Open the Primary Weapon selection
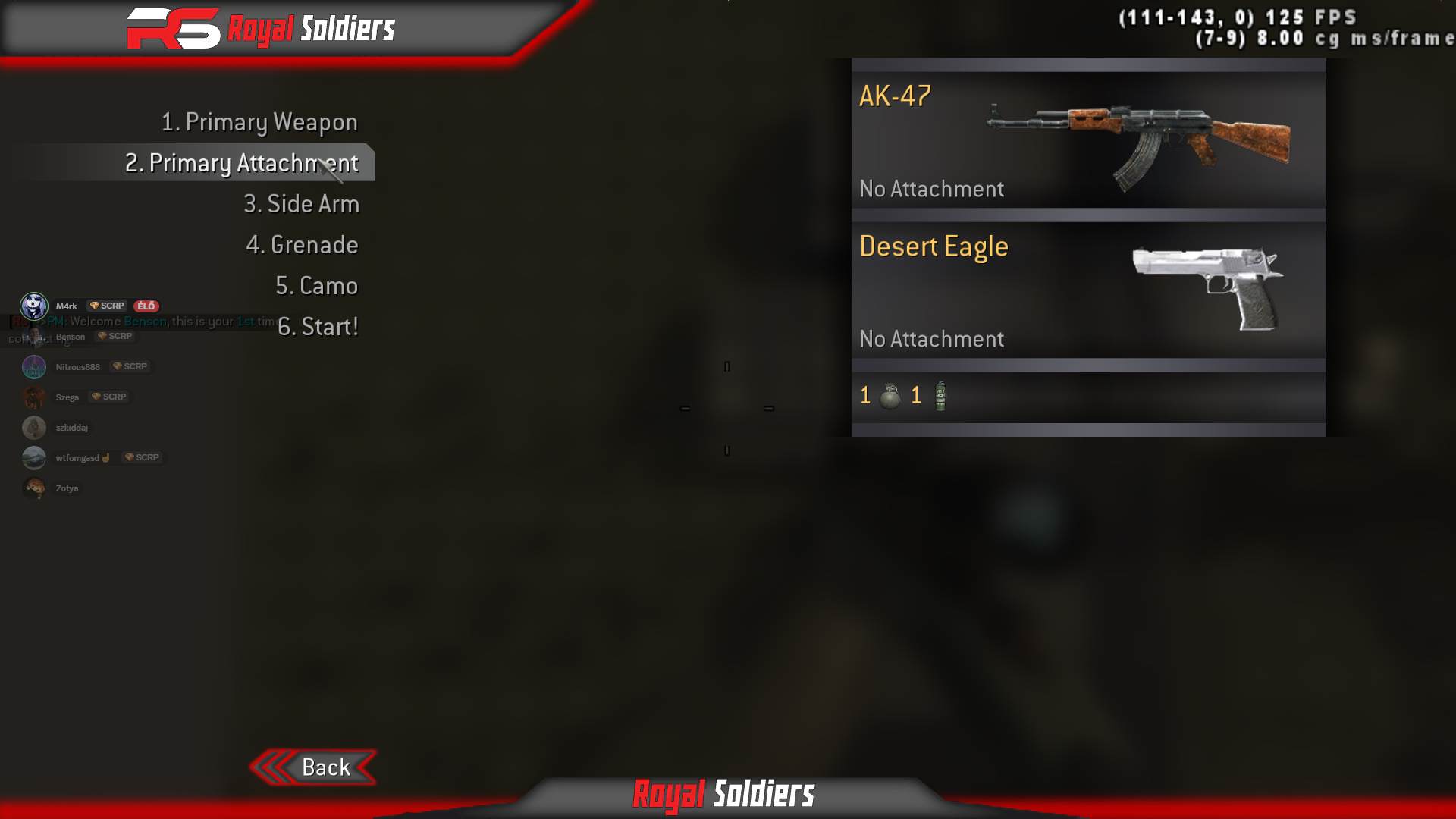This screenshot has width=1456, height=819. (x=259, y=121)
